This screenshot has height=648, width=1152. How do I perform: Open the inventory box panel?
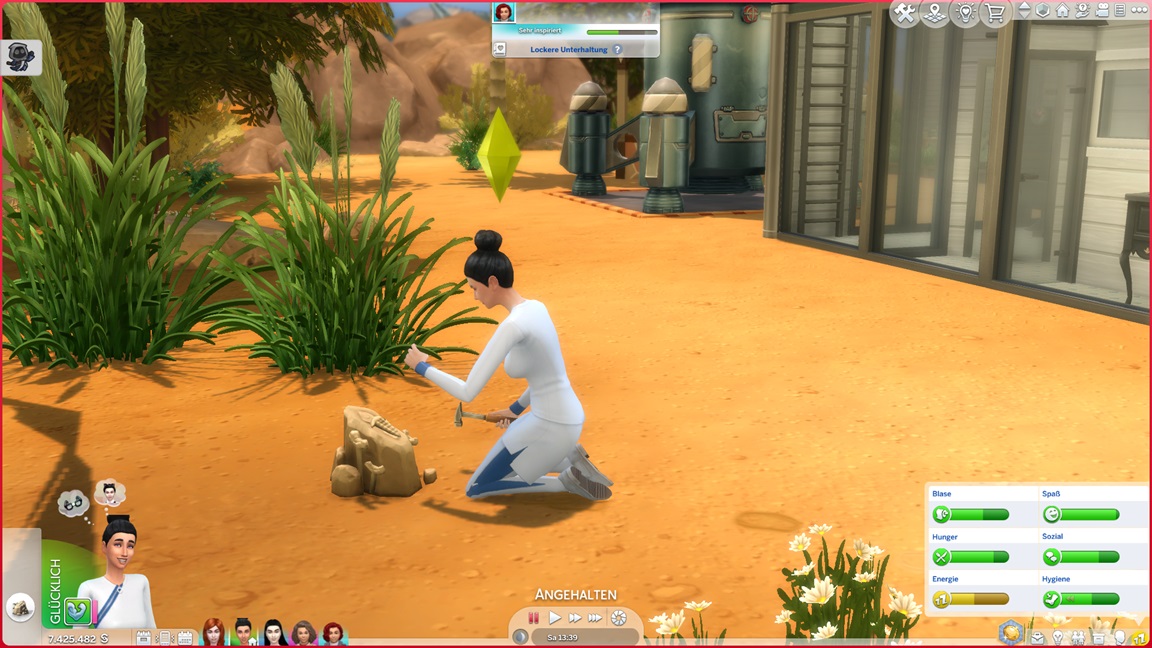click(x=1099, y=638)
